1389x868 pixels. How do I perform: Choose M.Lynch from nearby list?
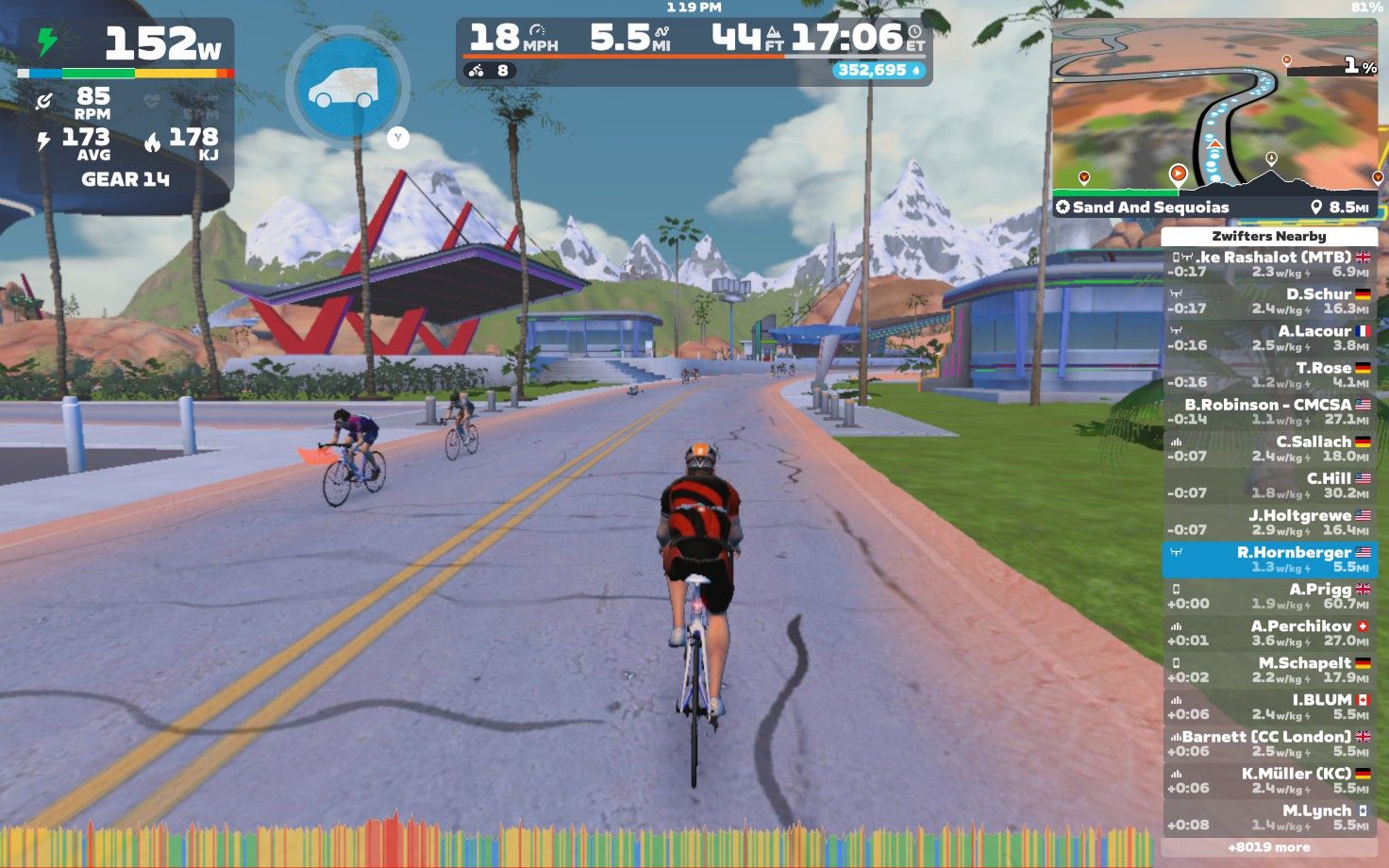tap(1269, 816)
